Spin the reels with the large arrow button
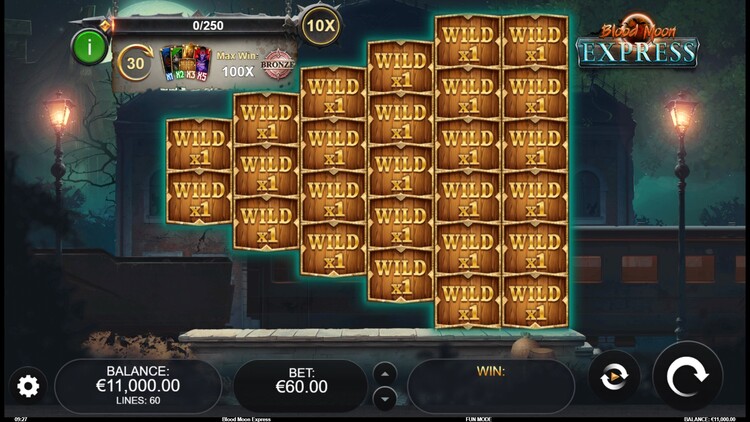Viewport: 750px width, 422px height. click(x=687, y=377)
